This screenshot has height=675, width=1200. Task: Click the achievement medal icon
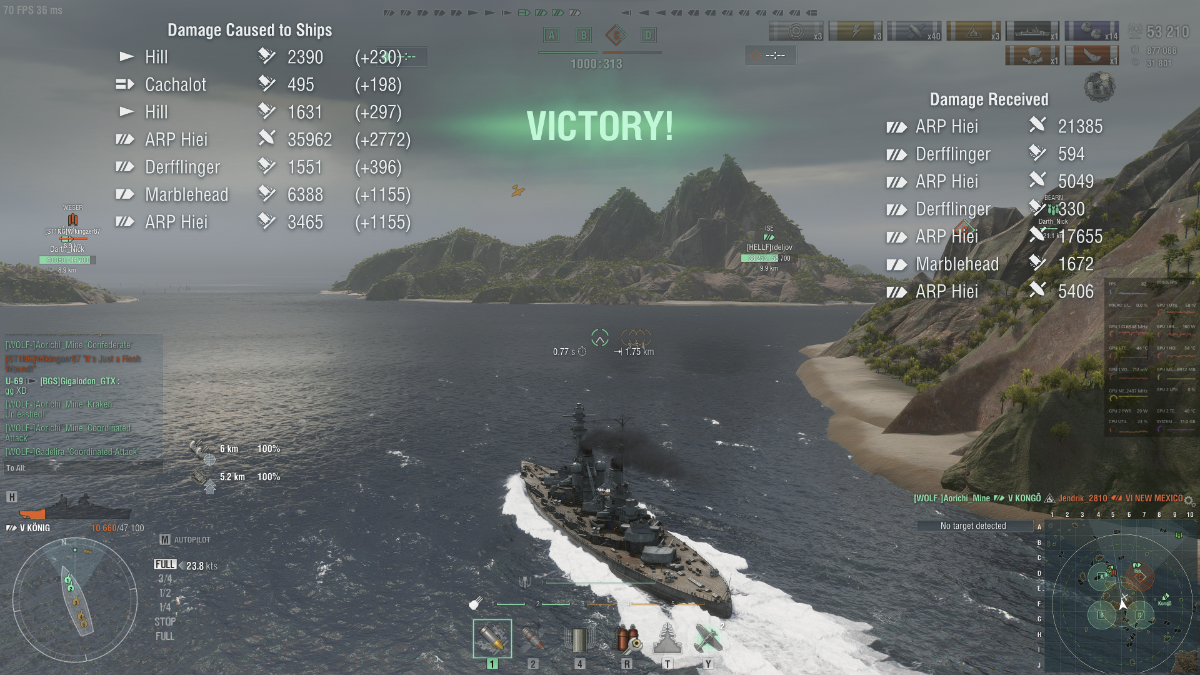pos(1099,87)
